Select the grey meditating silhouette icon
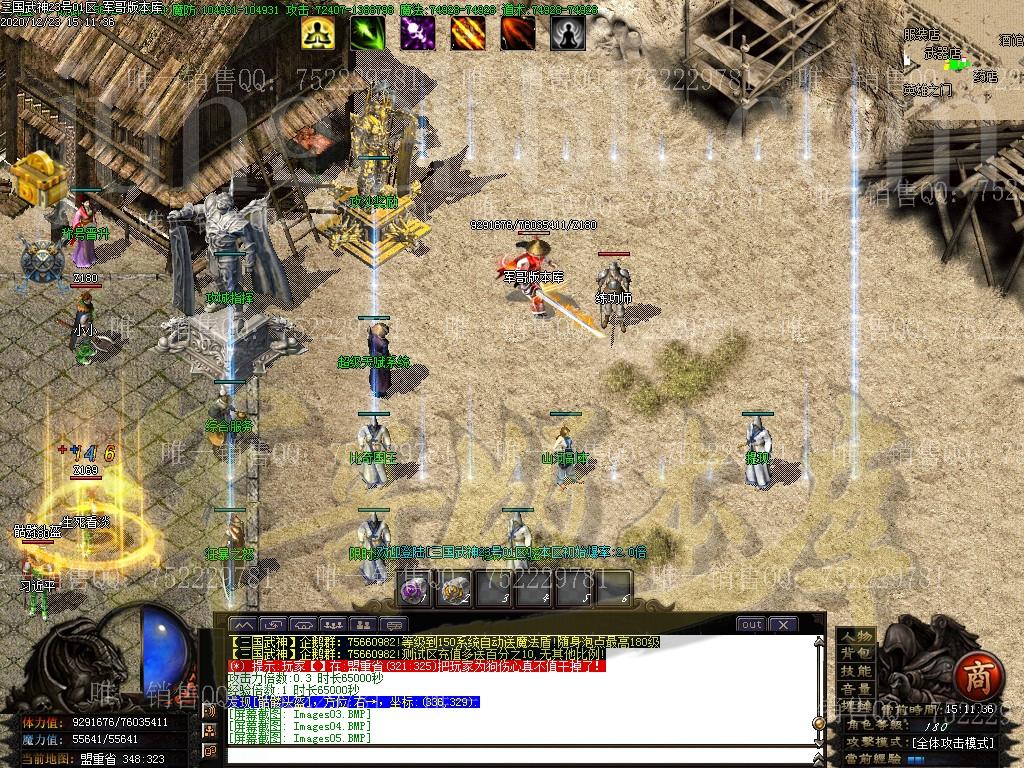 (568, 34)
